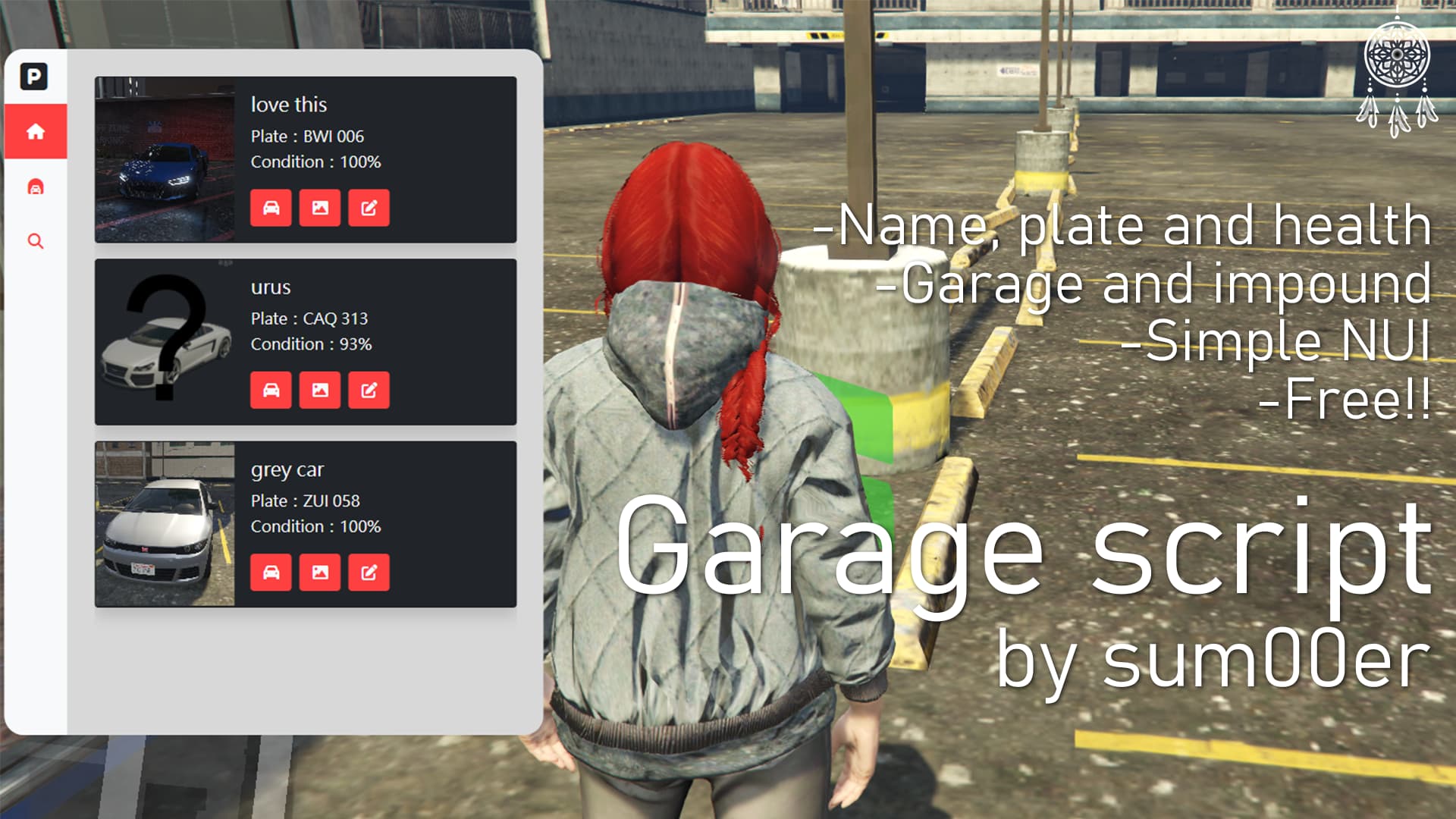Image resolution: width=1456 pixels, height=819 pixels.
Task: Edit "grey car" using the pencil icon
Action: (369, 573)
